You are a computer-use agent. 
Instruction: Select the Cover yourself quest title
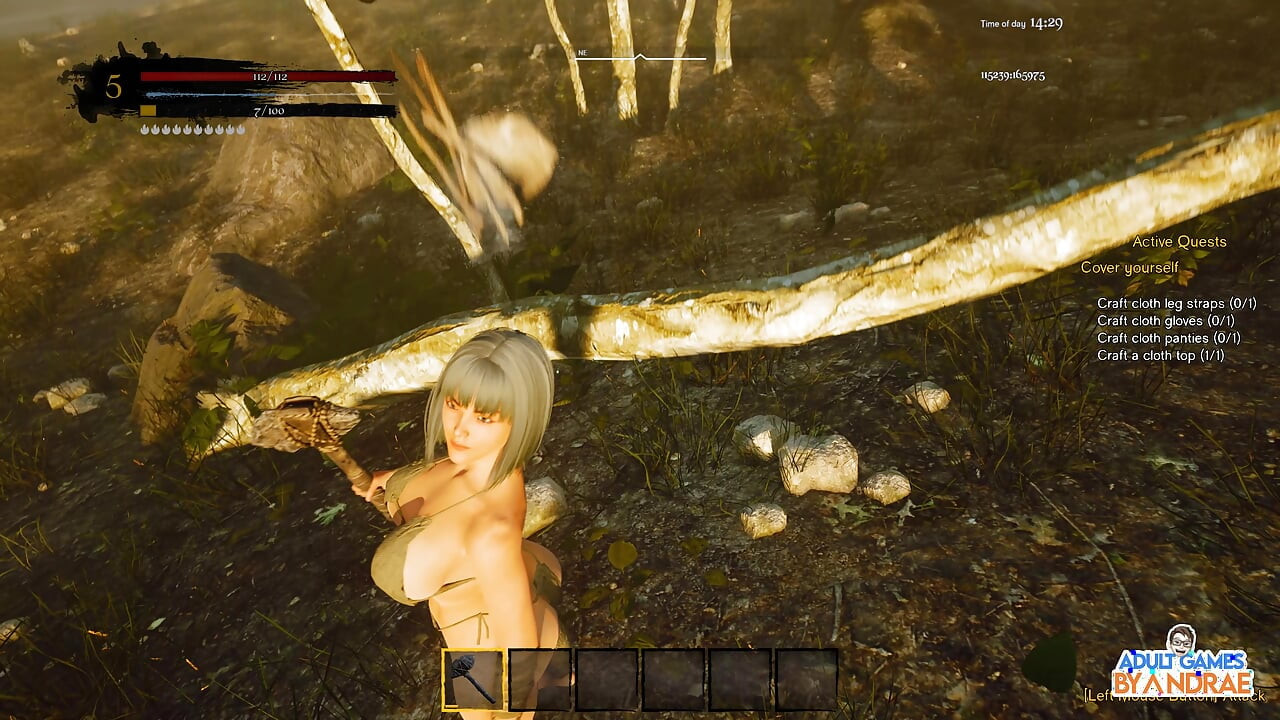coord(1129,268)
